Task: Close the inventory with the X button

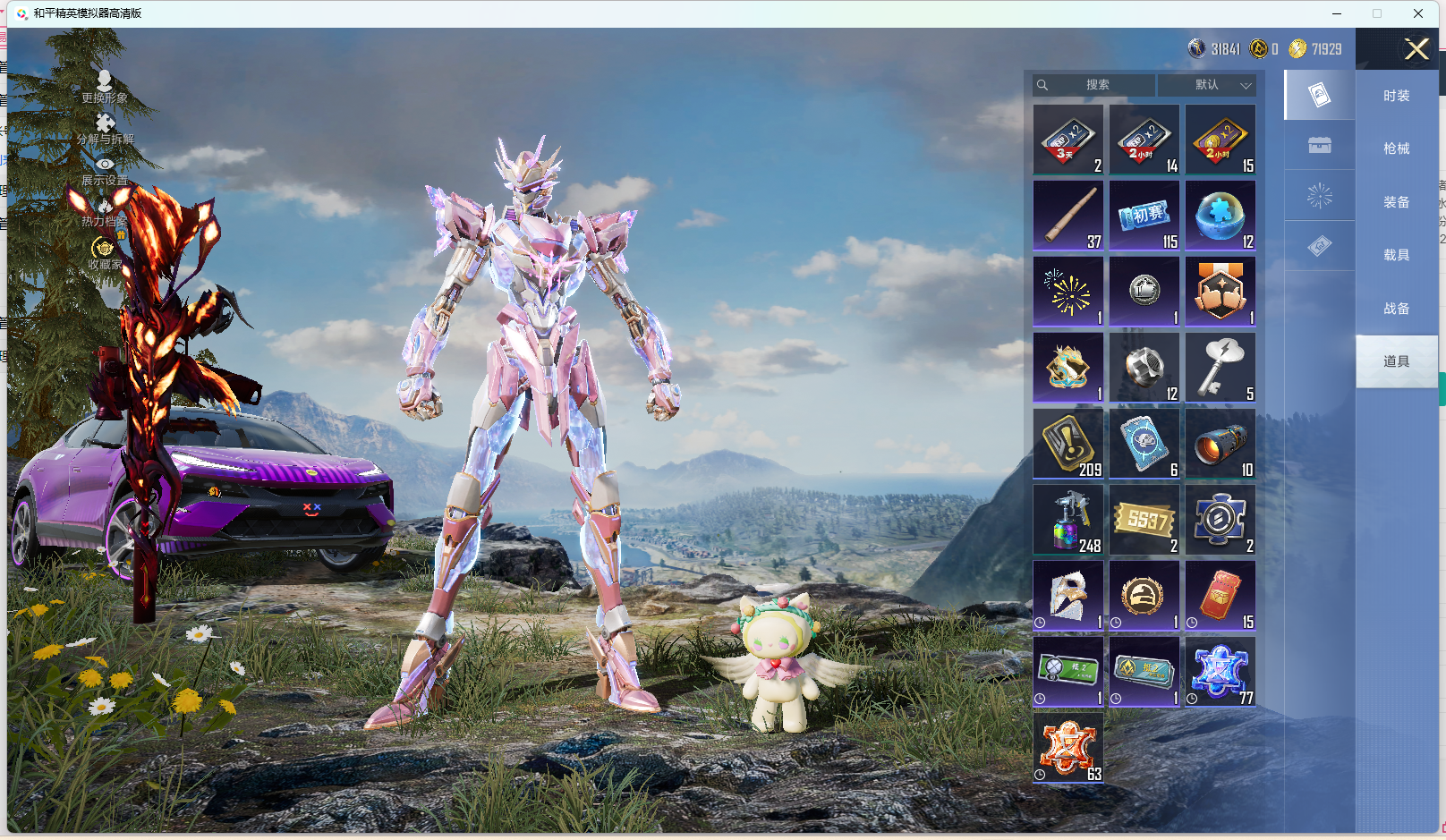Action: [x=1416, y=49]
